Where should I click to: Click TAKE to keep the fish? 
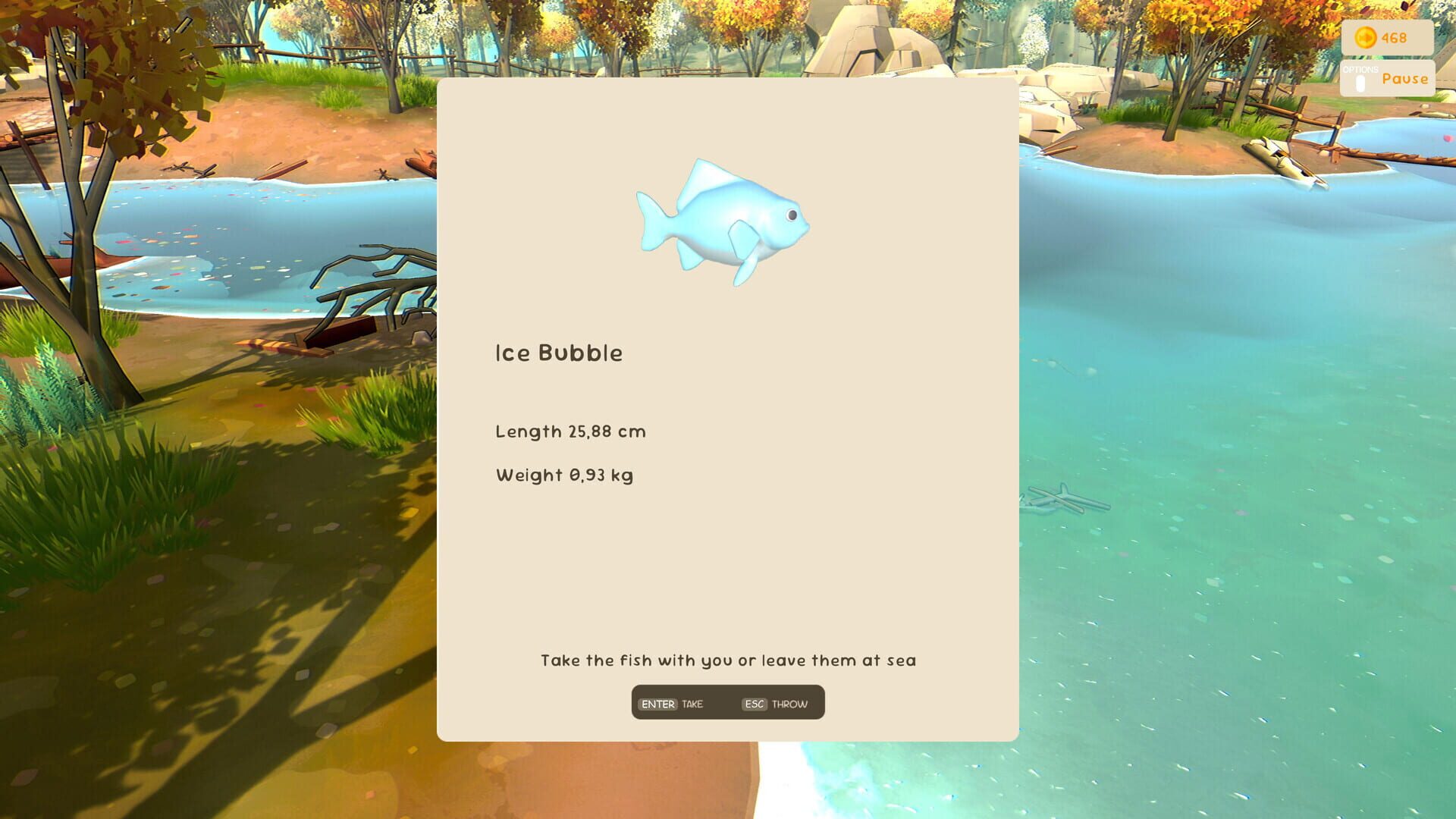coord(692,704)
